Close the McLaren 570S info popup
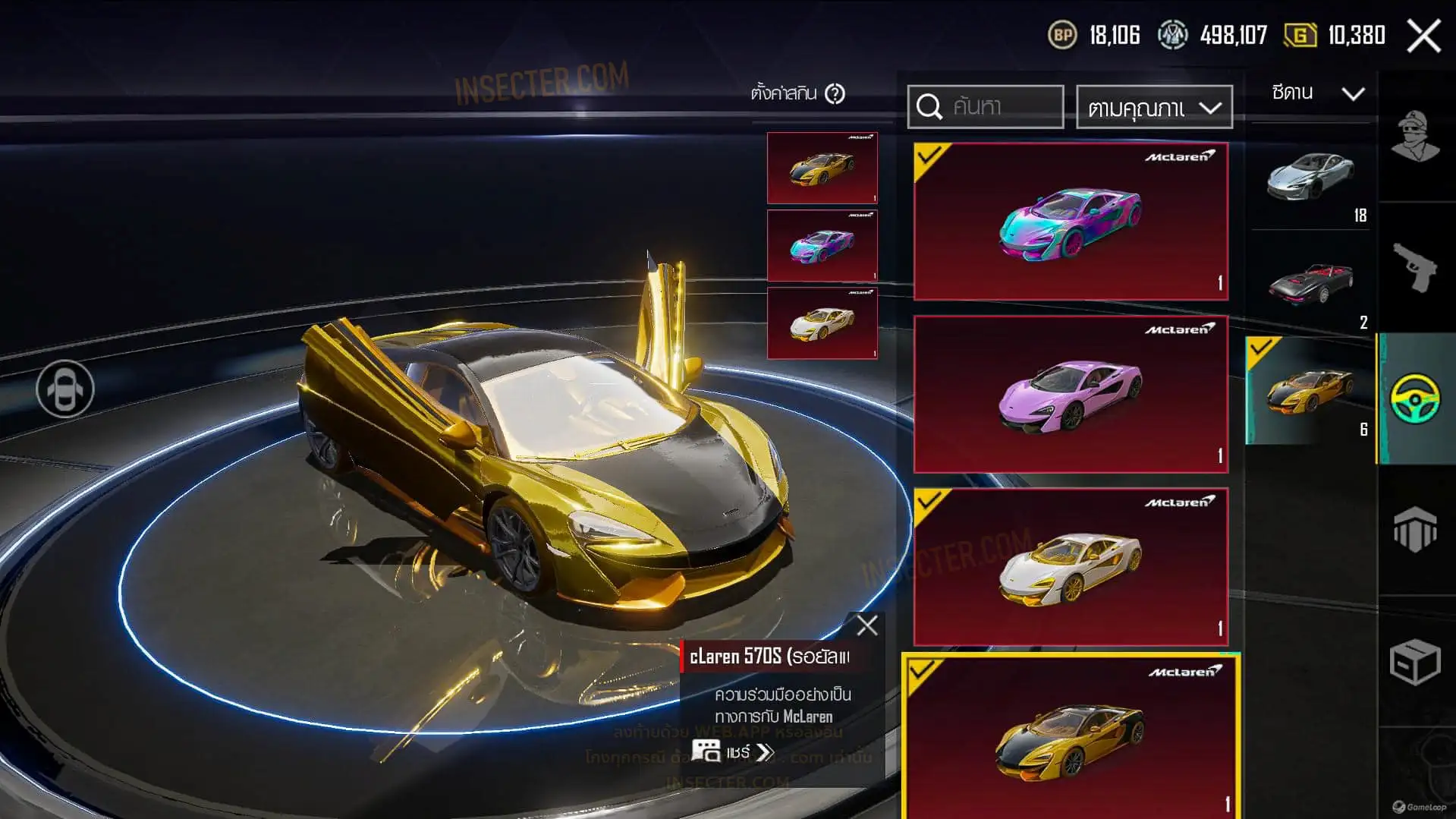1456x819 pixels. [x=866, y=625]
